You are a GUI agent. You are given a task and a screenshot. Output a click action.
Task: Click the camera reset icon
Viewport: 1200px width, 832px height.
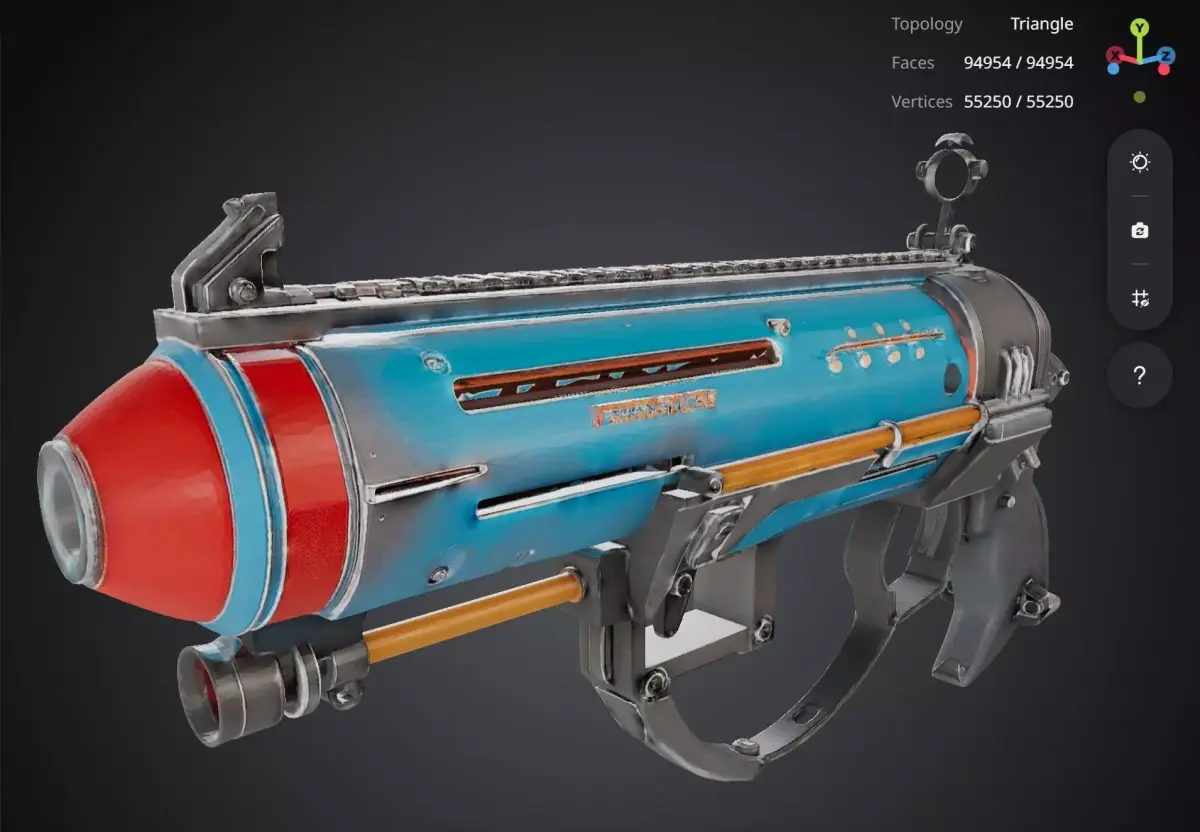1139,231
